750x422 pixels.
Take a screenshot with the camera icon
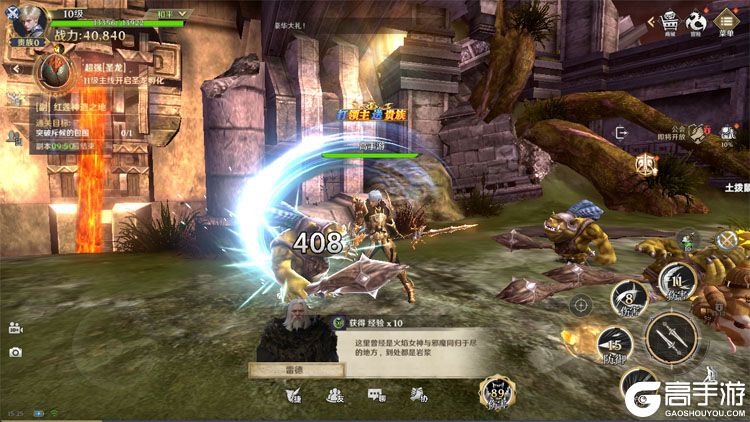(15, 352)
